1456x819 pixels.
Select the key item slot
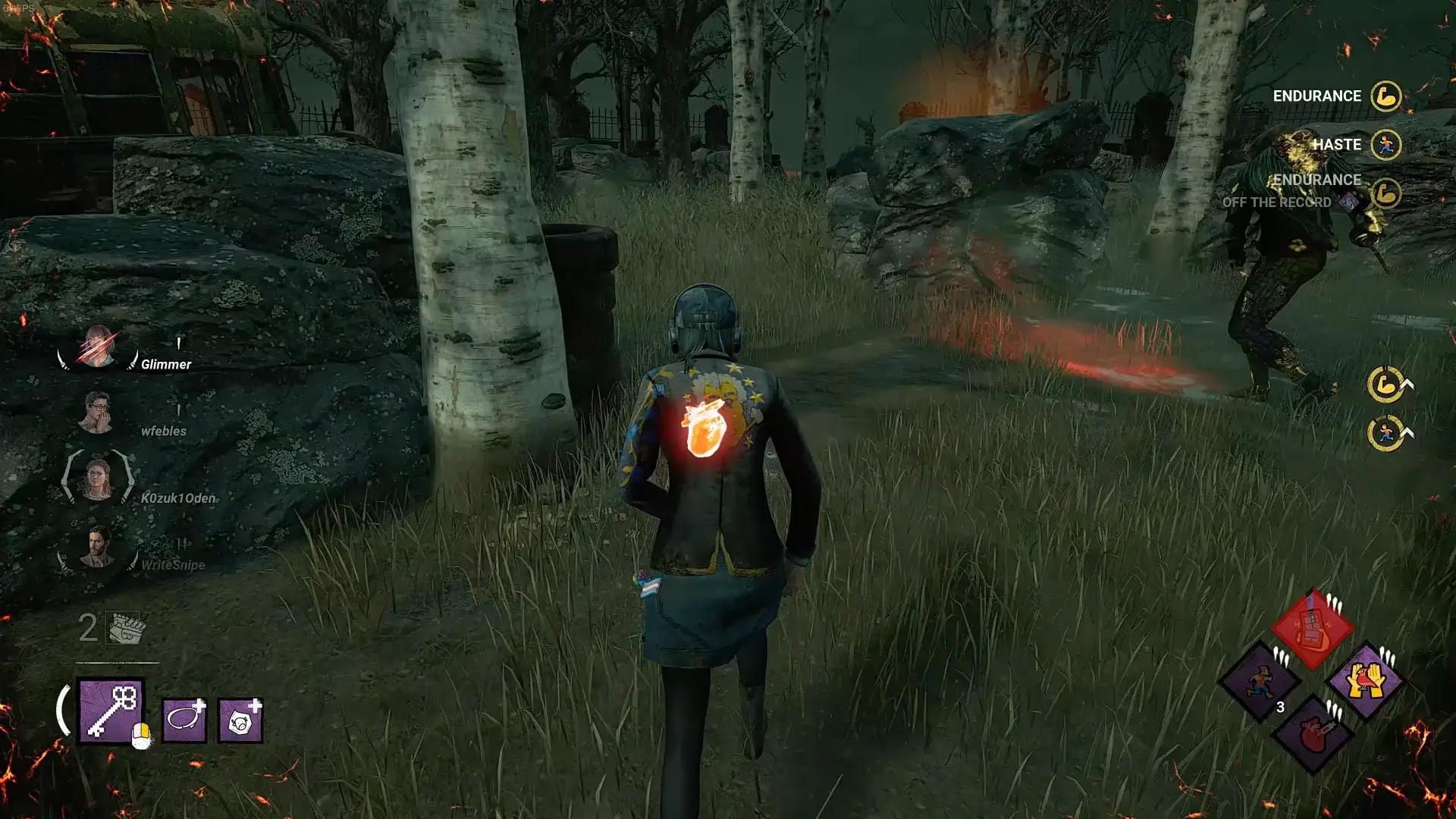[x=110, y=711]
